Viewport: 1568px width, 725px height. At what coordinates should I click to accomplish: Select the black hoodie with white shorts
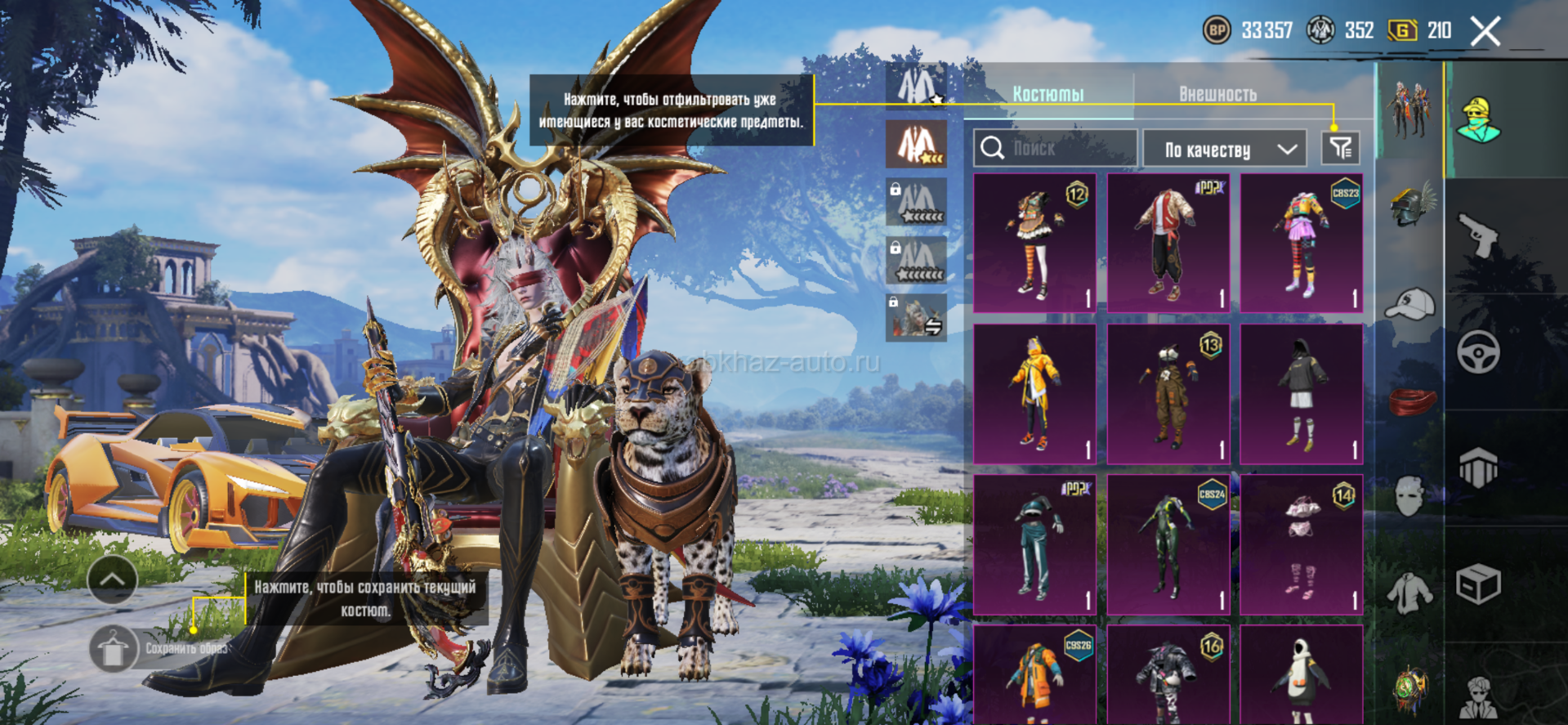click(x=1301, y=394)
